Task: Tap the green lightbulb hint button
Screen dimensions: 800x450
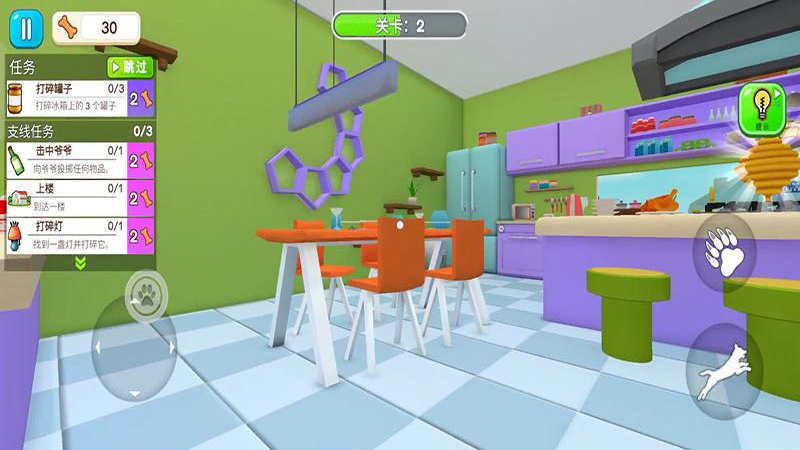Action: pyautogui.click(x=759, y=108)
